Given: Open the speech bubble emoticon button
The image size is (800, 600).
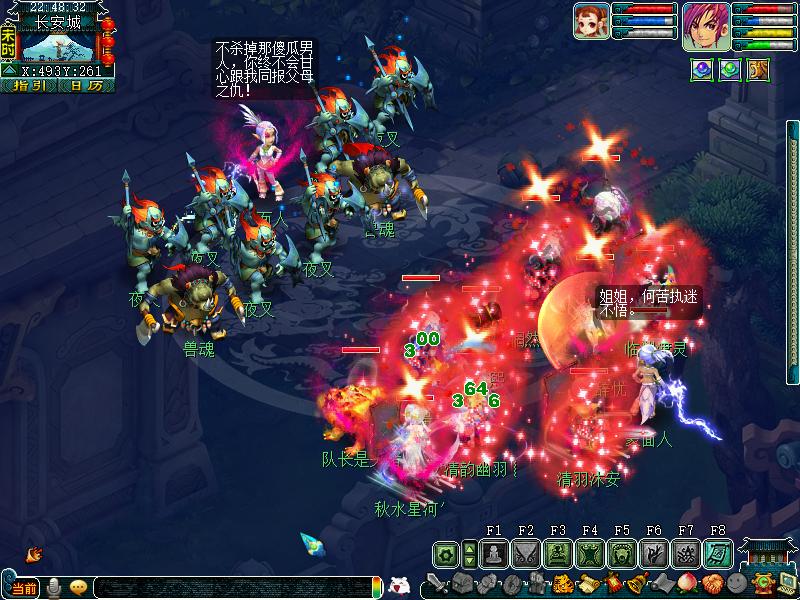Looking at the screenshot, I should click(x=78, y=588).
